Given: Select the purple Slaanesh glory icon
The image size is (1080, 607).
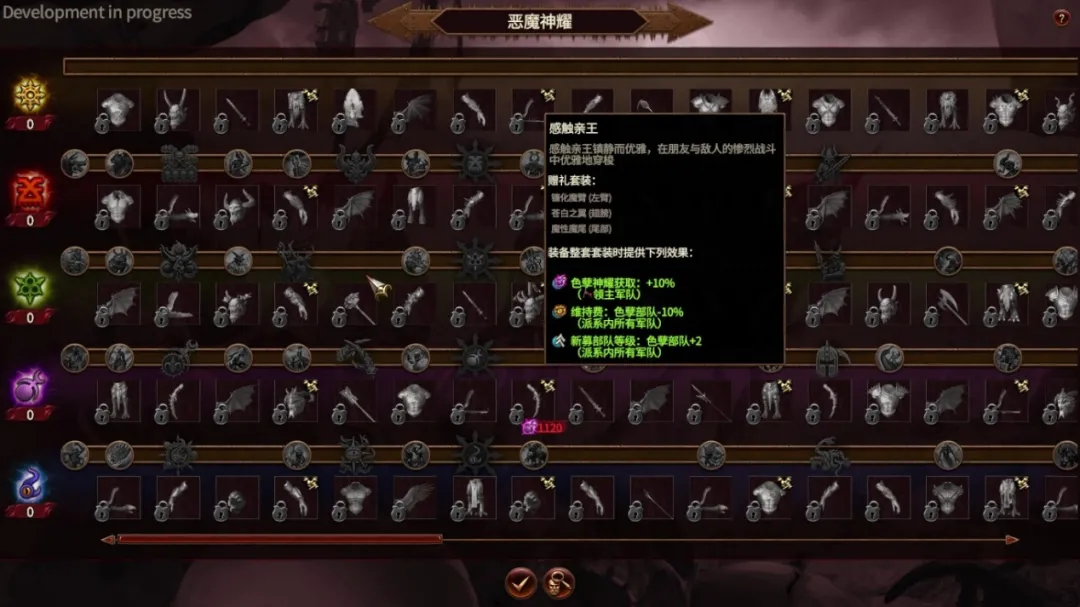Looking at the screenshot, I should click(x=31, y=386).
